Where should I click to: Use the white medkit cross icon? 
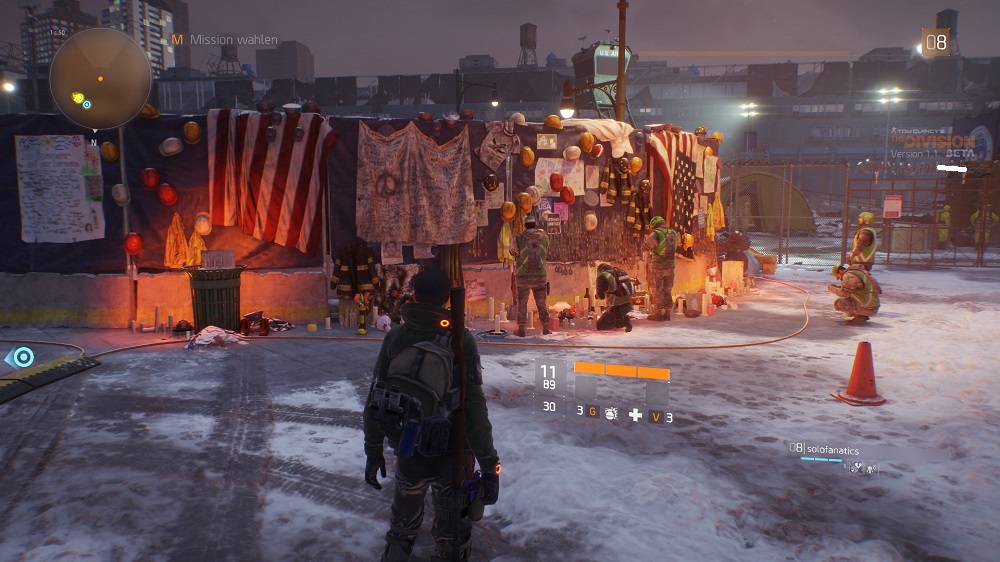[635, 414]
